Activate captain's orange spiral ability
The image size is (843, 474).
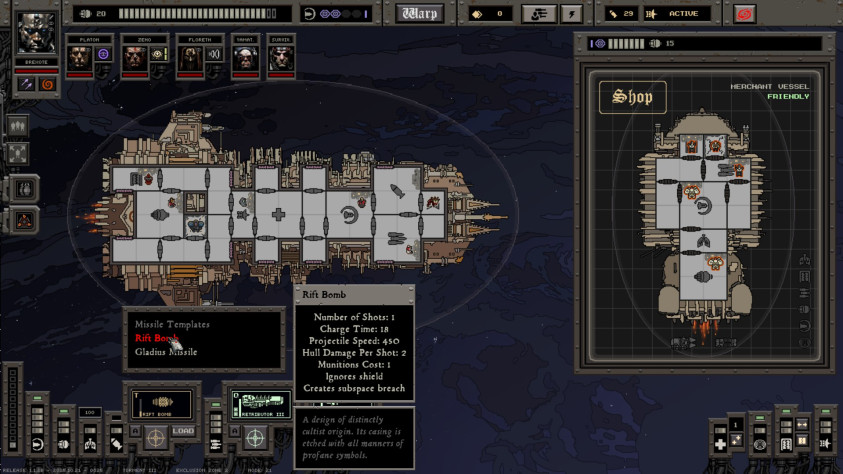[48, 84]
